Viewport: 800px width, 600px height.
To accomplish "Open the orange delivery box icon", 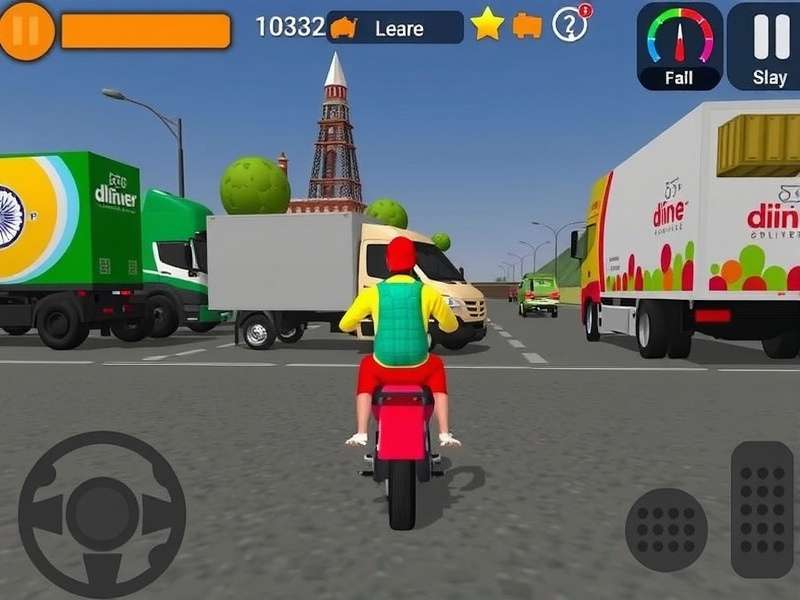I will (527, 25).
